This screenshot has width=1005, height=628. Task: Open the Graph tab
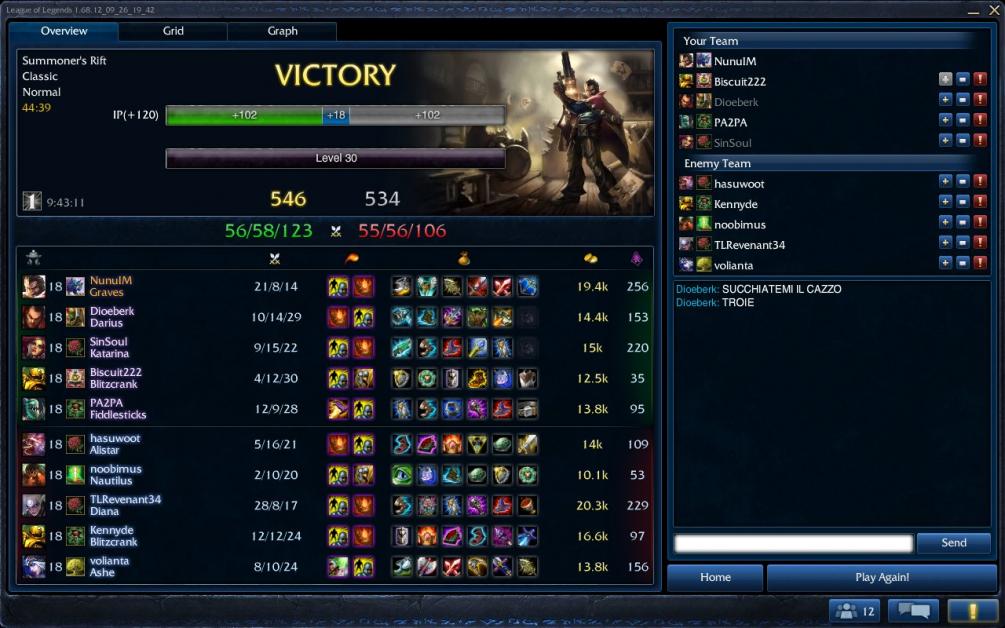[282, 31]
